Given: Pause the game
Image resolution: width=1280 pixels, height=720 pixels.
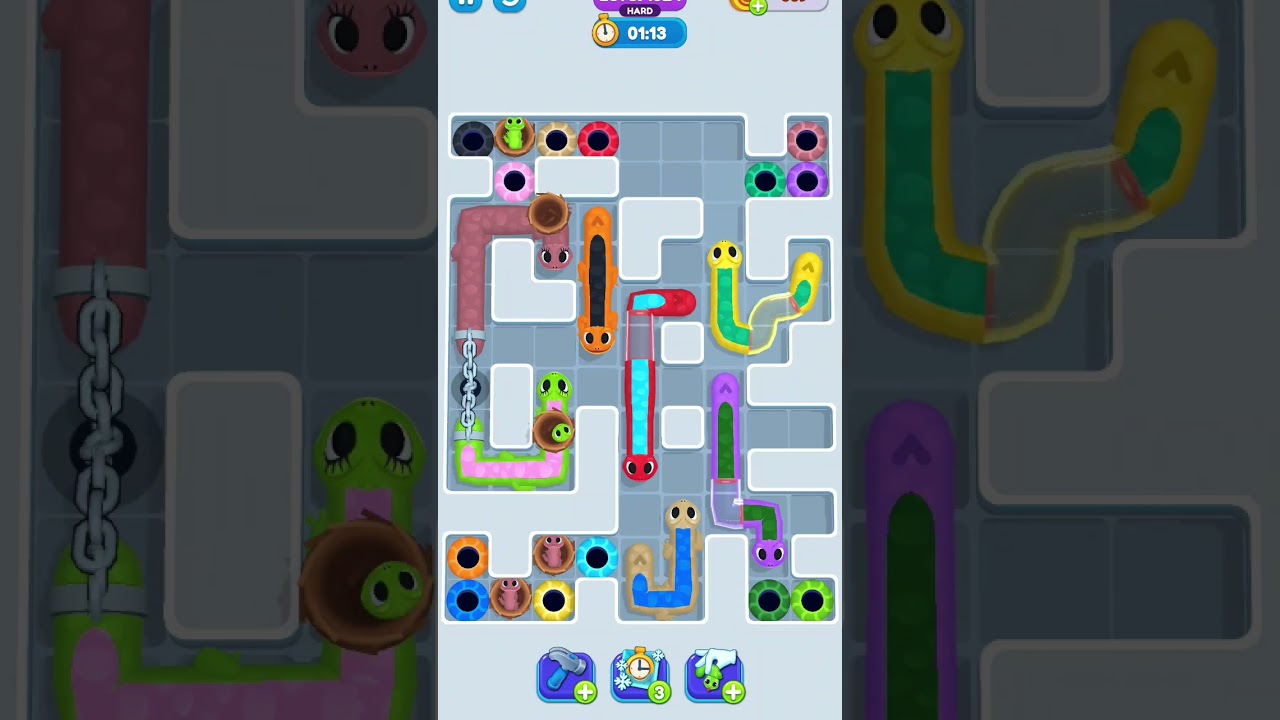Looking at the screenshot, I should click(465, 5).
